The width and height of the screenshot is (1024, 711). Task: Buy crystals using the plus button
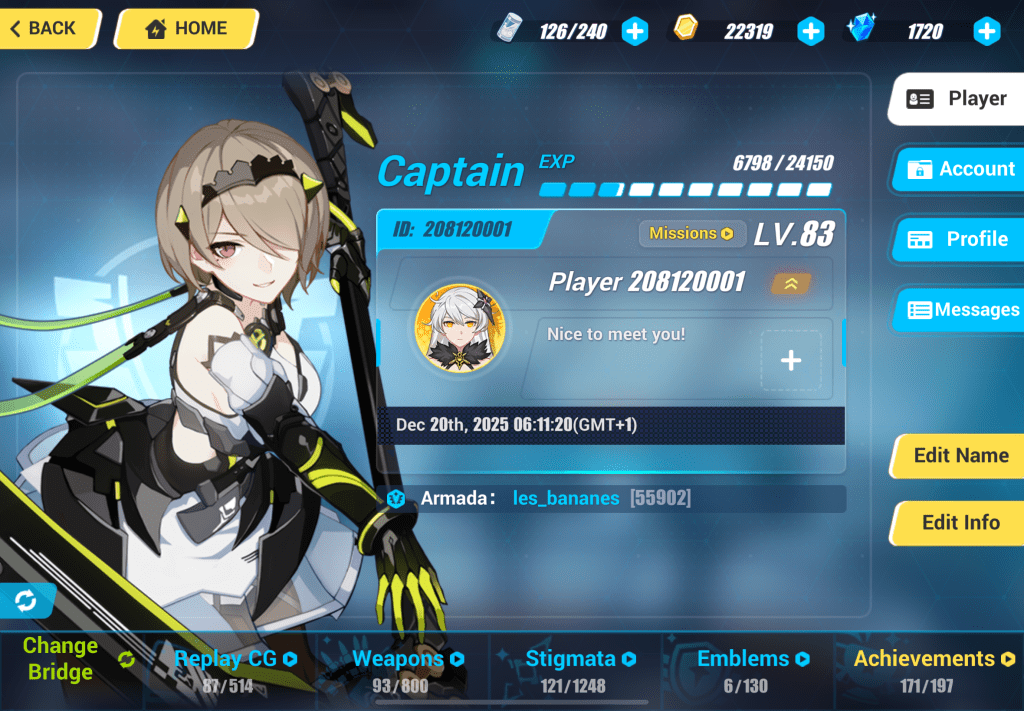click(987, 32)
